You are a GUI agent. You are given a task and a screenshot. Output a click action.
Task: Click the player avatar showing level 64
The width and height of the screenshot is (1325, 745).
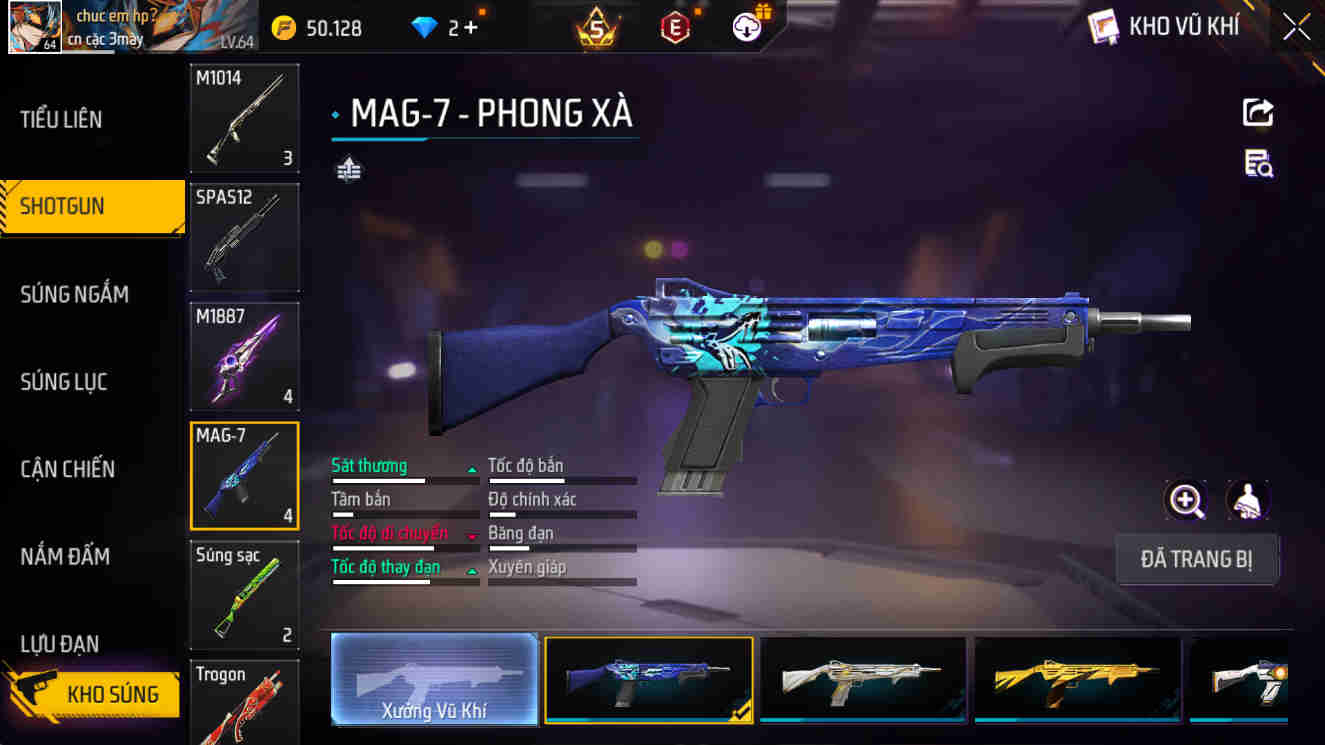(x=36, y=27)
